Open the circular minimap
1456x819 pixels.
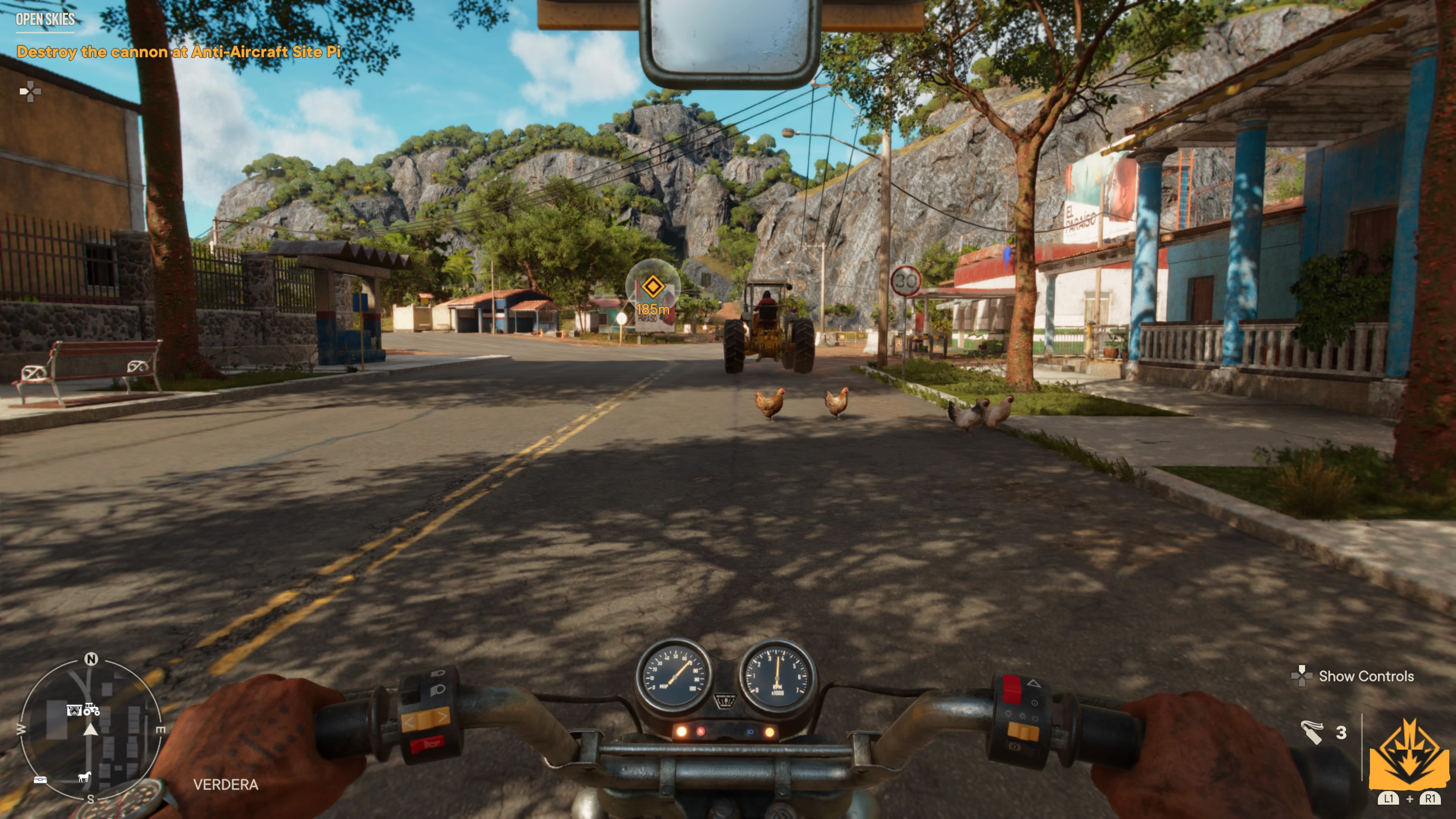click(91, 728)
